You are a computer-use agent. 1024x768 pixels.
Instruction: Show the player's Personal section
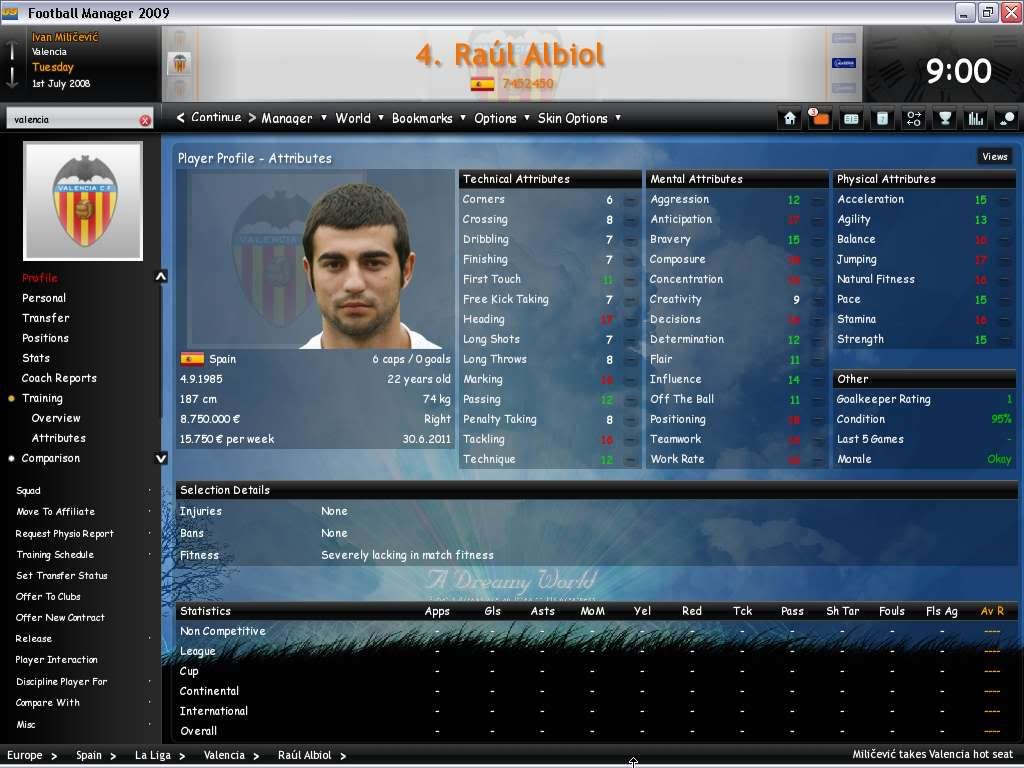point(44,298)
